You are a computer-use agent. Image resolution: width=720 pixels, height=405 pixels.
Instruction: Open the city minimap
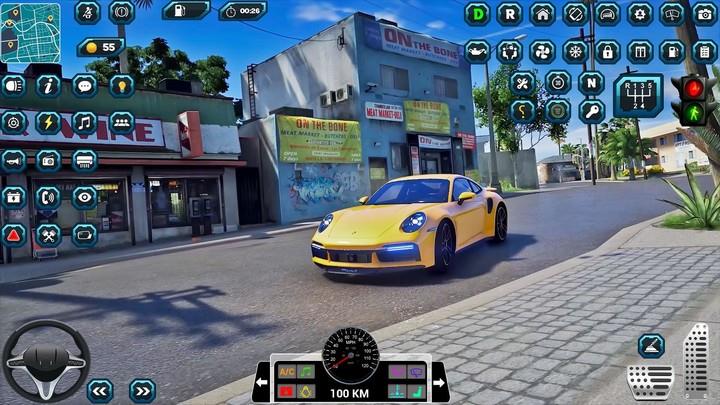point(30,32)
